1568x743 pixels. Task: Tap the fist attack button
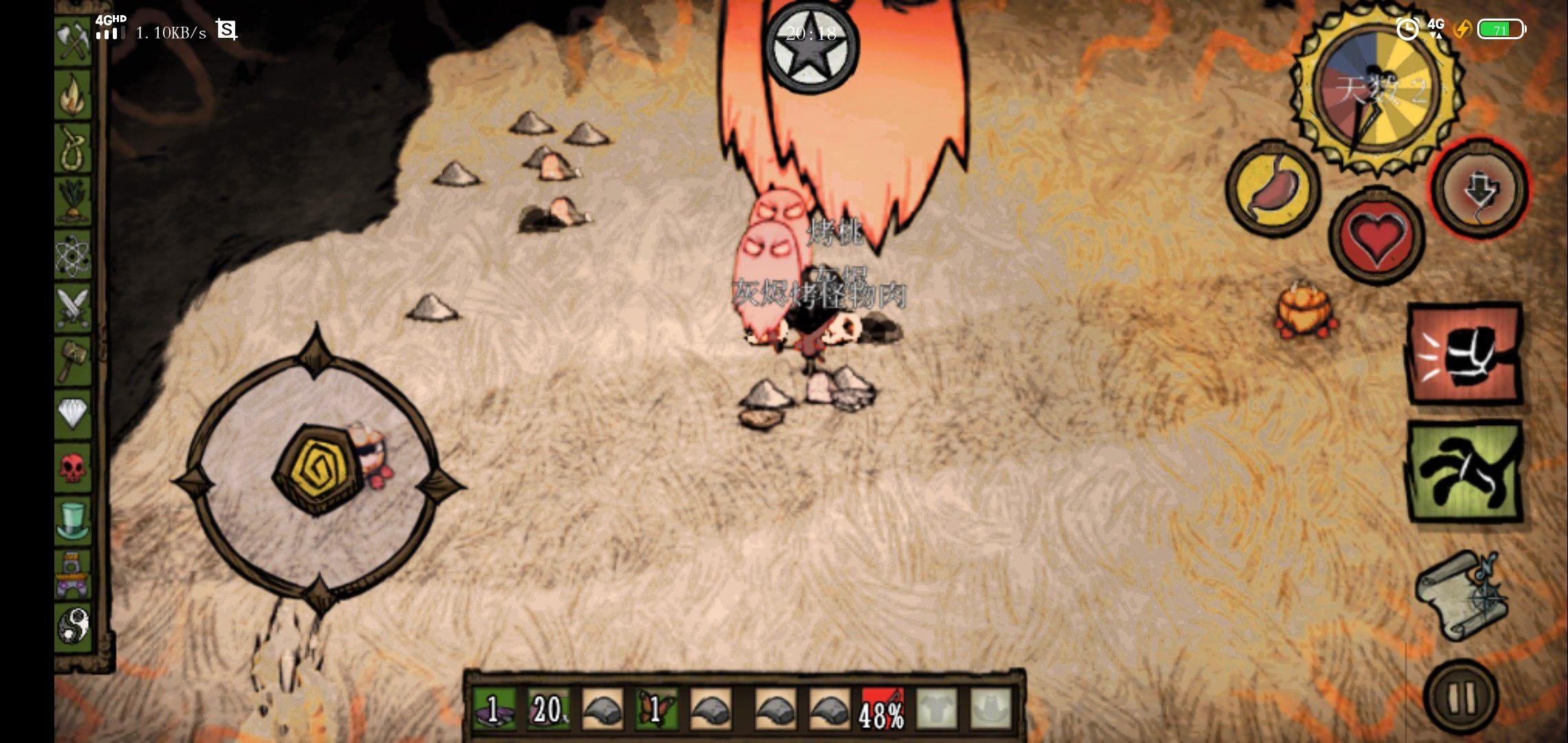[x=1464, y=354]
